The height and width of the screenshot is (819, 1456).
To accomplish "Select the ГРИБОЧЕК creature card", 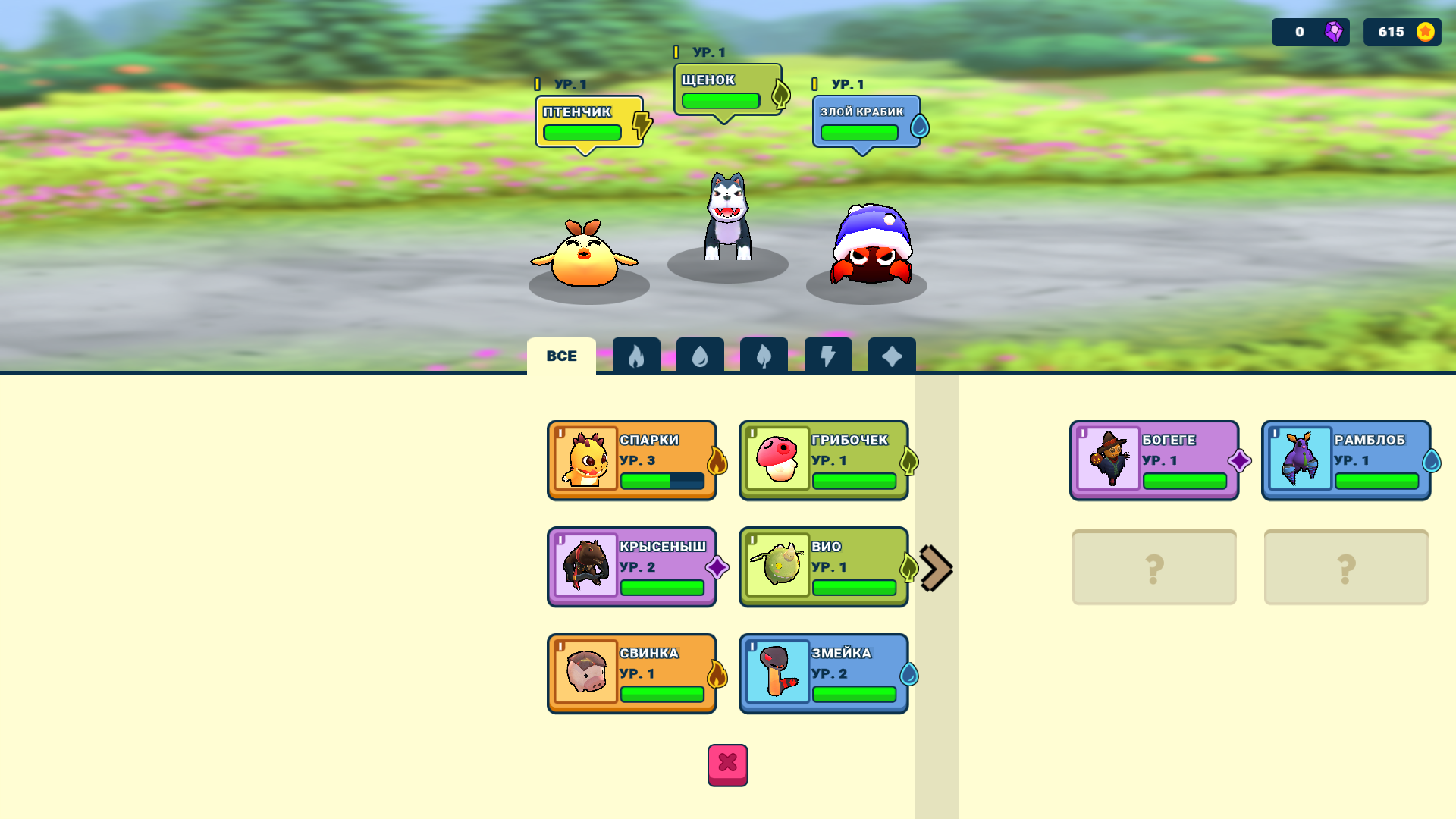I will click(824, 460).
